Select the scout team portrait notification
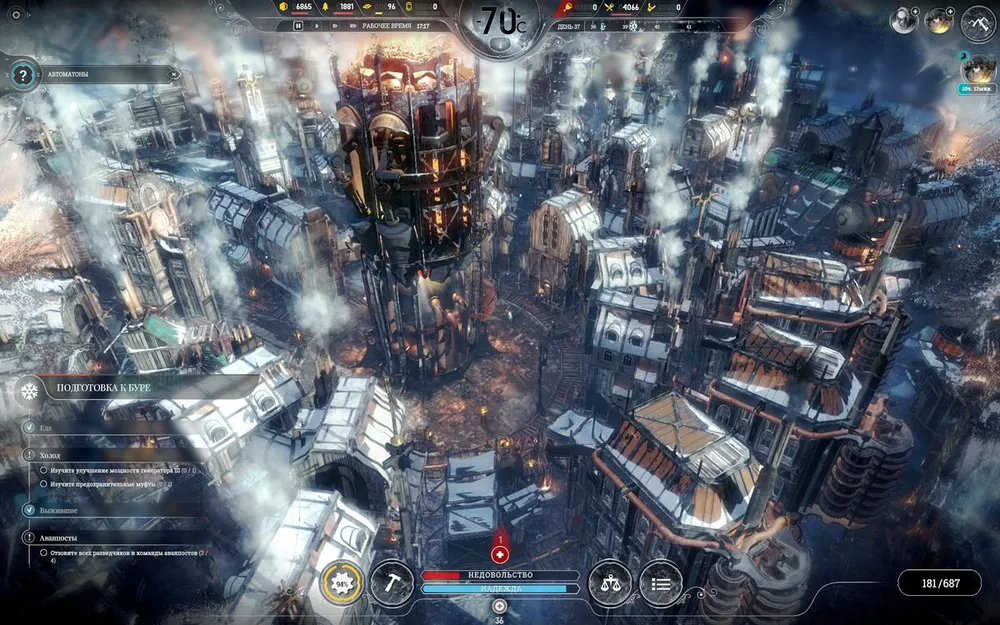Viewport: 1000px width, 625px height. [x=978, y=70]
